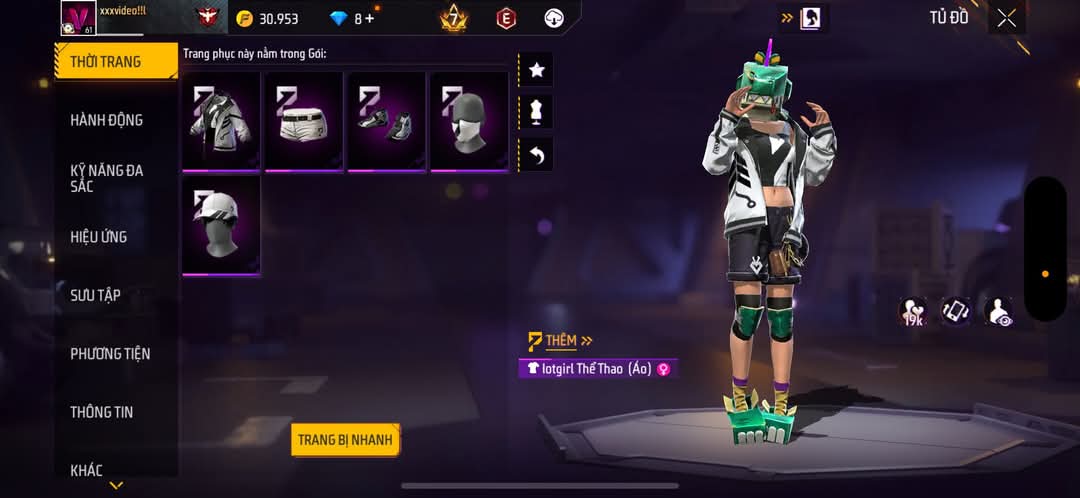
Task: Switch to the THÔNG TIN tab
Action: [101, 412]
